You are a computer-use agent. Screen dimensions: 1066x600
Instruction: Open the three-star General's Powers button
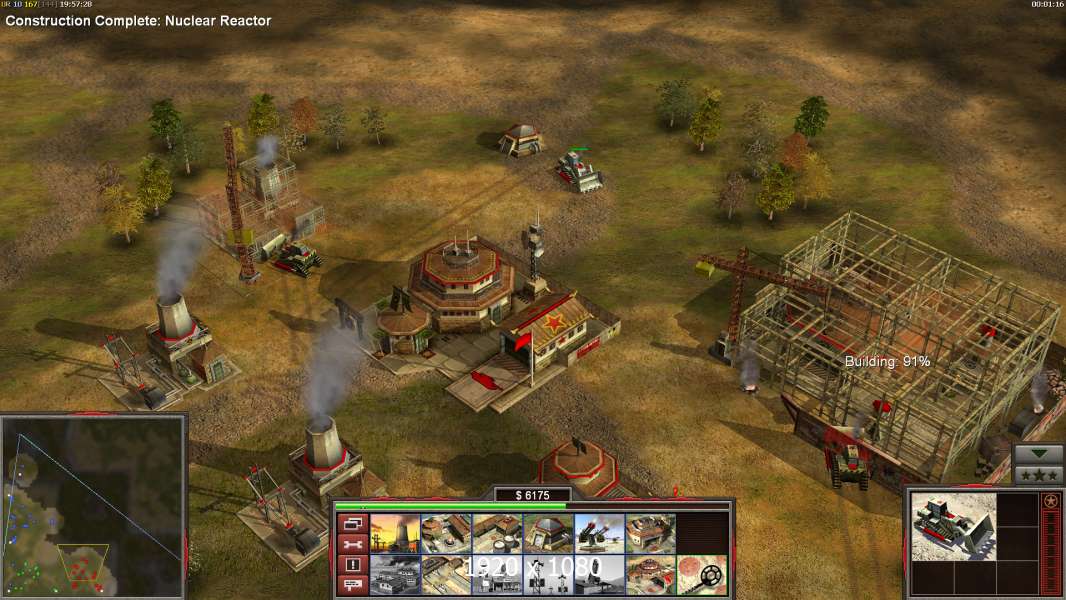pos(1038,475)
